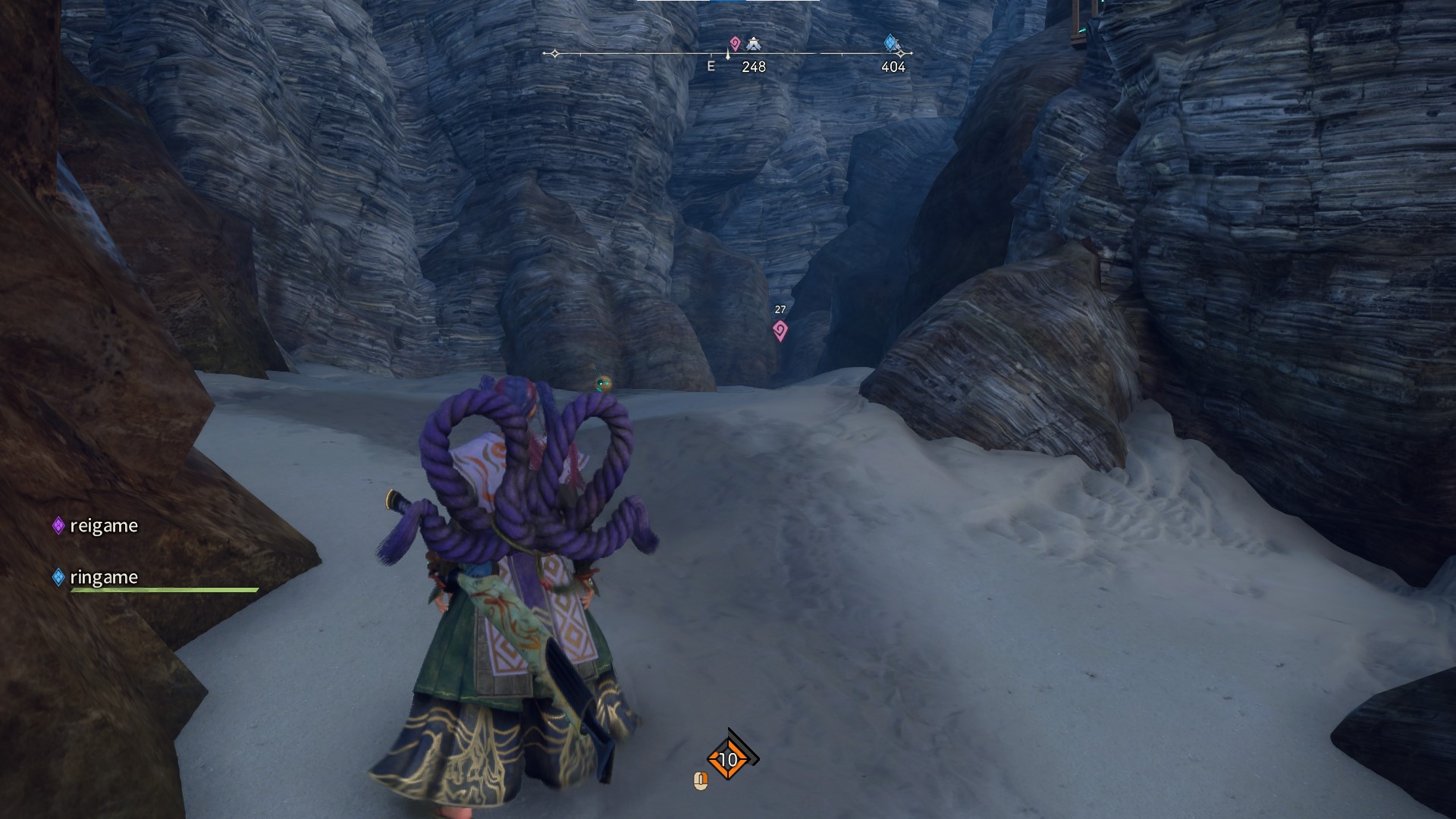Select the blue diamond marker on the compass
The image size is (1456, 819).
pos(891,42)
